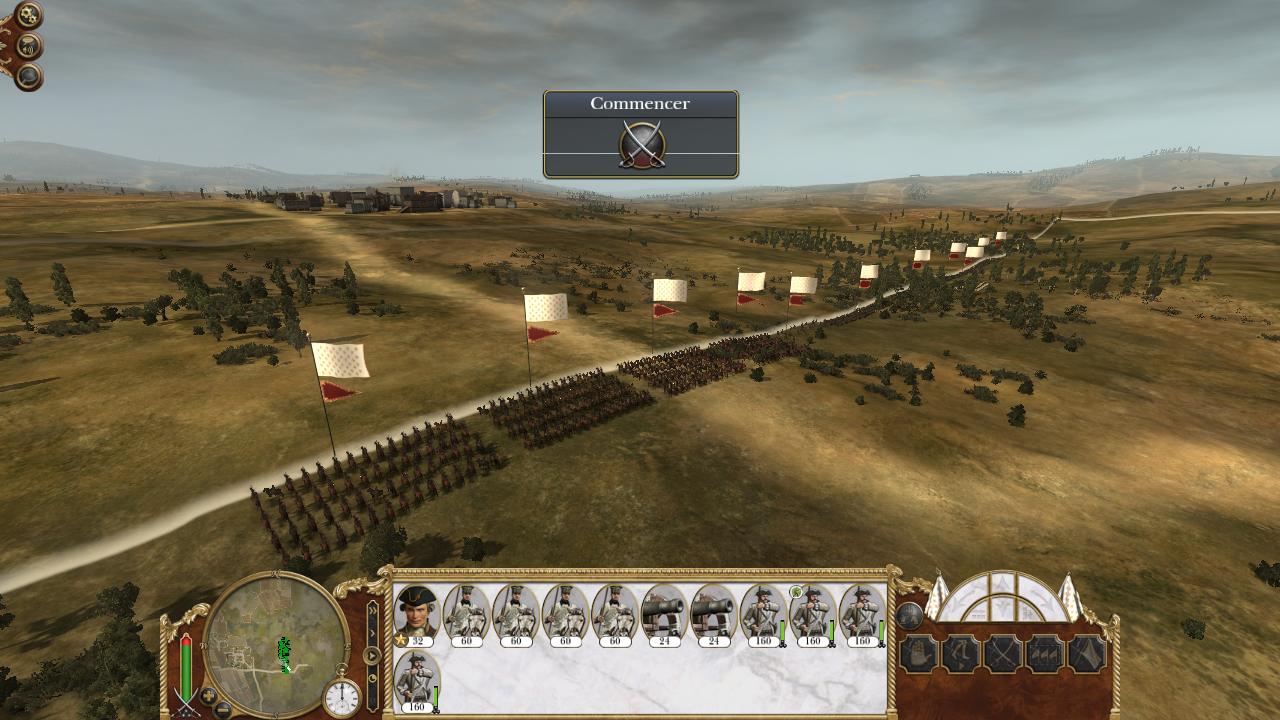
Task: Select the general's unit card
Action: [x=416, y=613]
